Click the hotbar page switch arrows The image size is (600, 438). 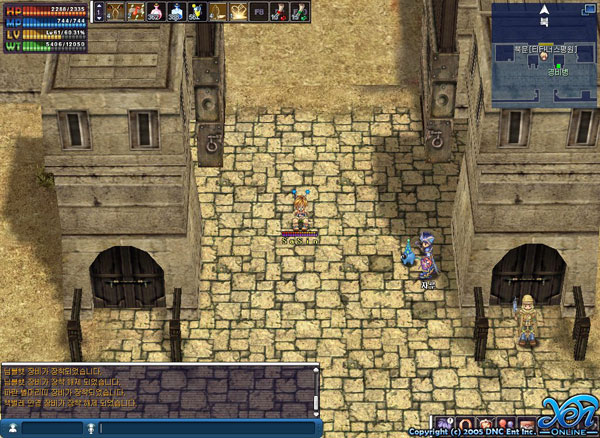click(x=98, y=11)
